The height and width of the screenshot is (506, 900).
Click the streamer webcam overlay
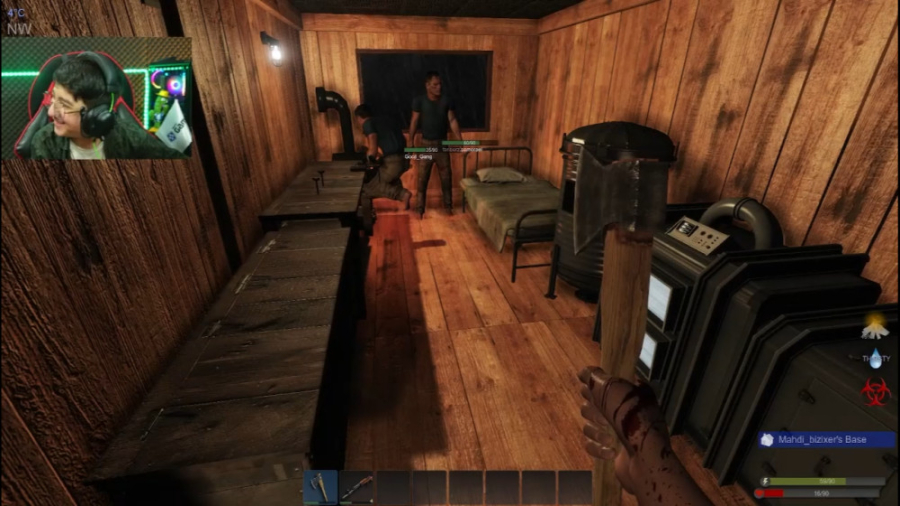(97, 98)
